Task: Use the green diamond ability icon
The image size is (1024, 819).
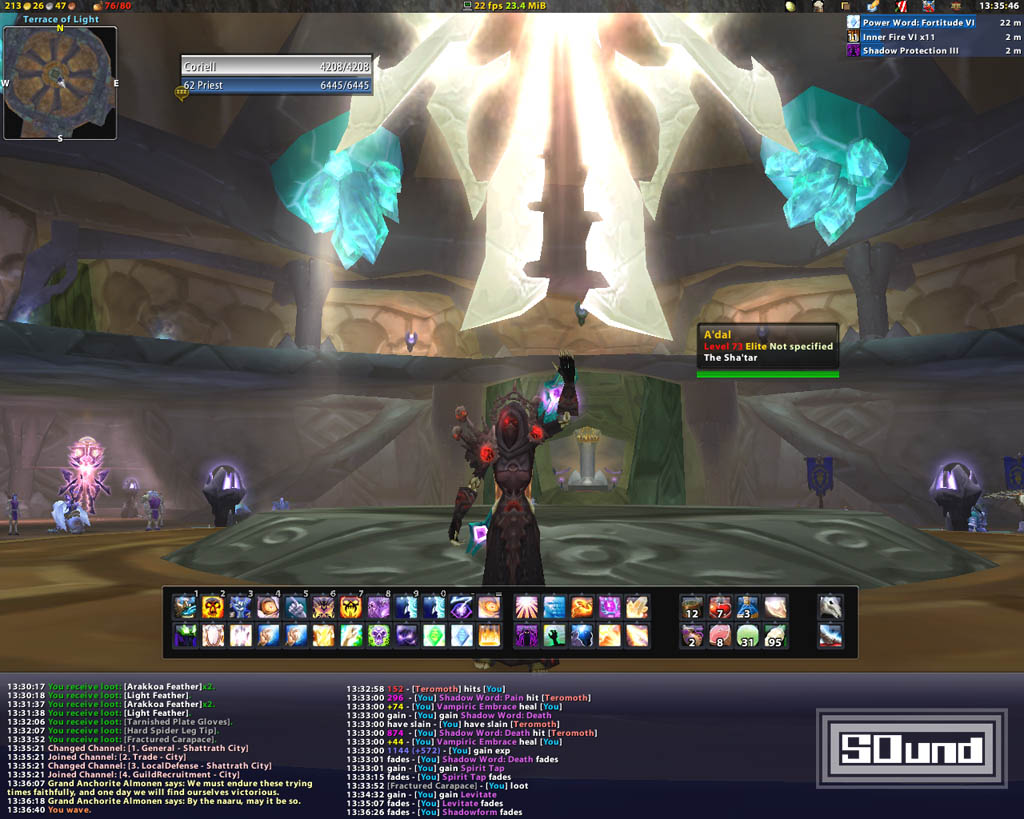Action: tap(433, 635)
